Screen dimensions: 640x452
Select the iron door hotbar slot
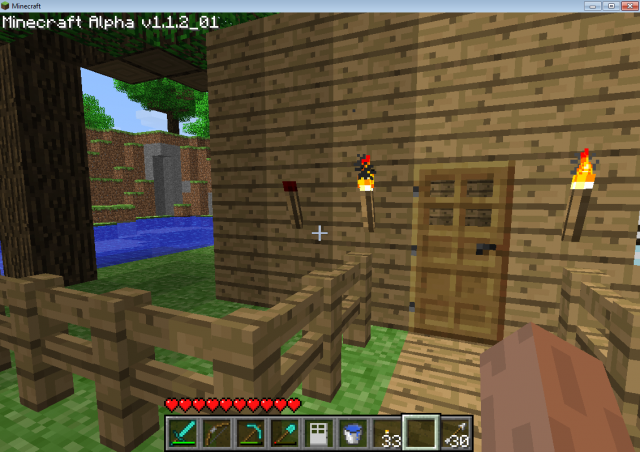pos(318,432)
